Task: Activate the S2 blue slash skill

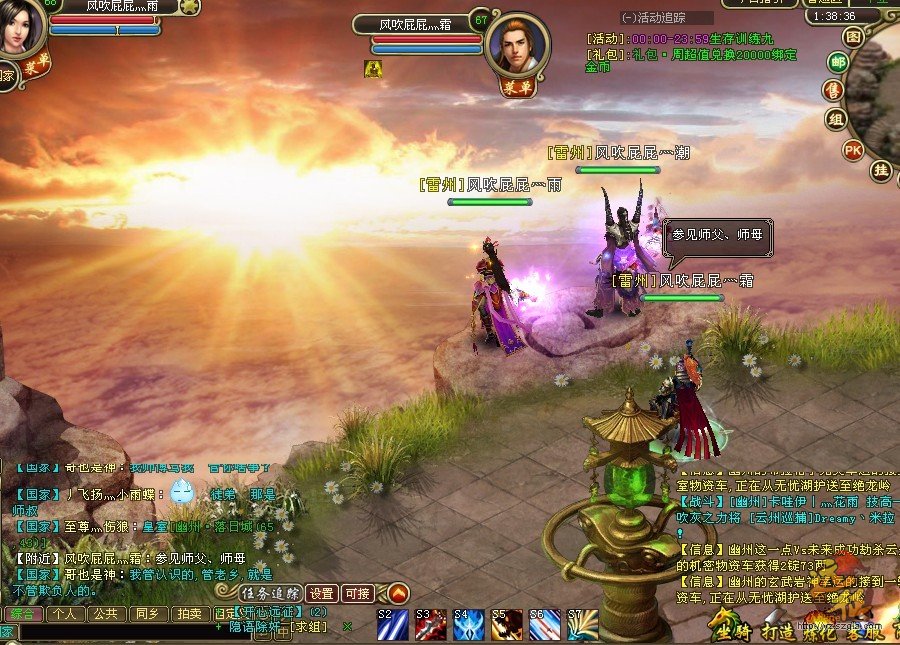Action: 392,626
